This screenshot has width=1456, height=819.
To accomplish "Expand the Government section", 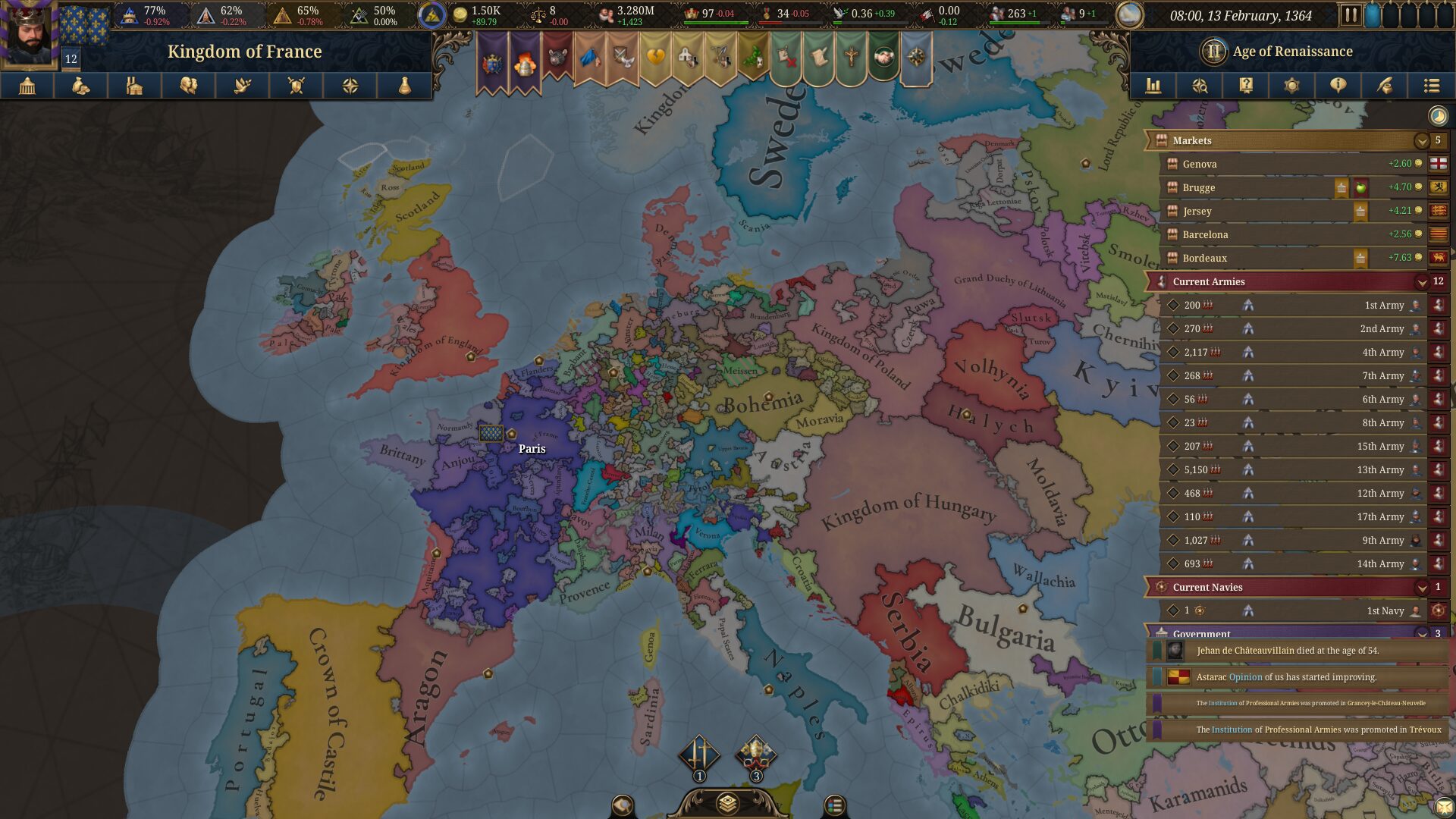I will point(1424,634).
